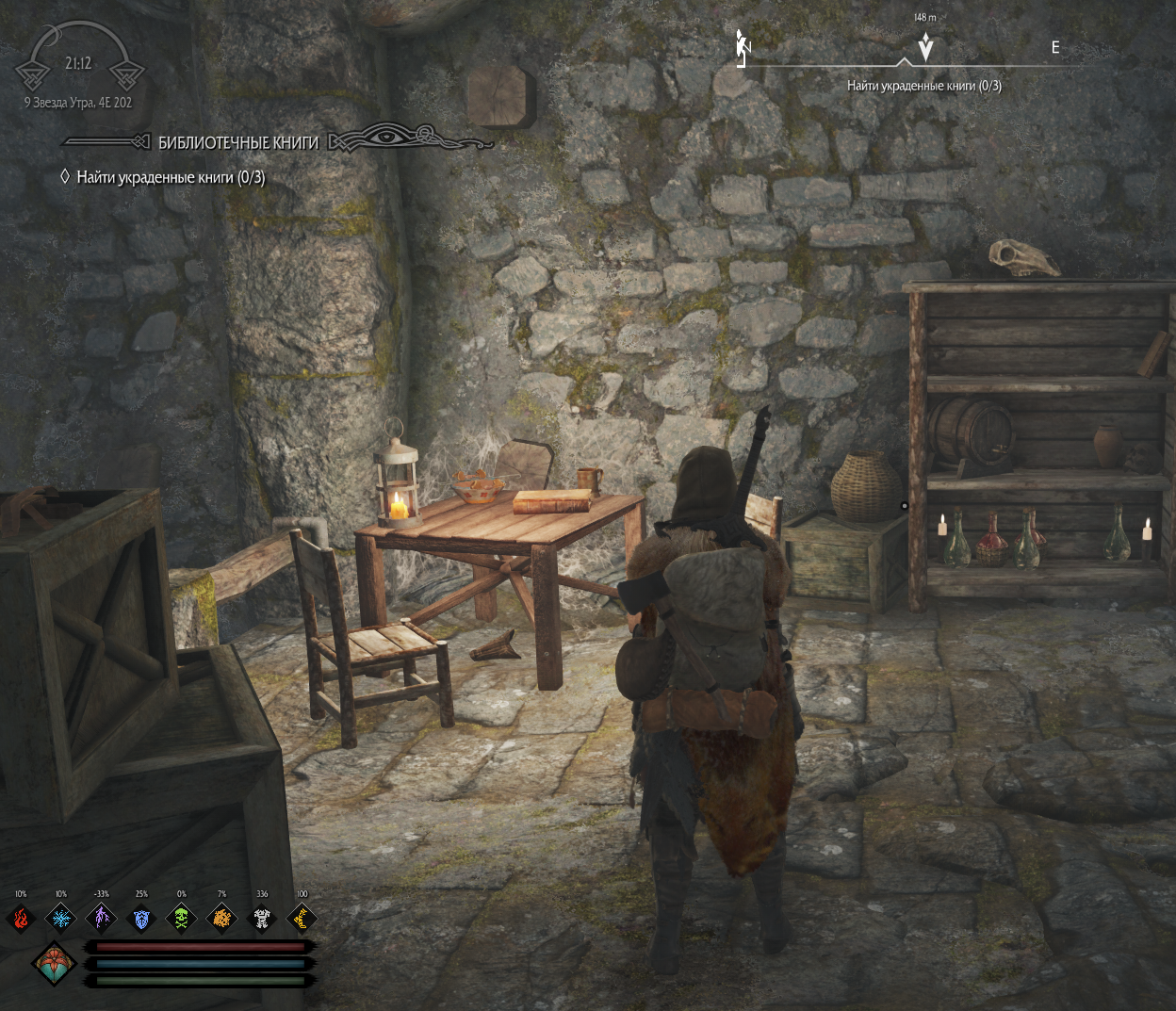Choose the yellow boot icon
The height and width of the screenshot is (1011, 1176).
click(x=302, y=917)
